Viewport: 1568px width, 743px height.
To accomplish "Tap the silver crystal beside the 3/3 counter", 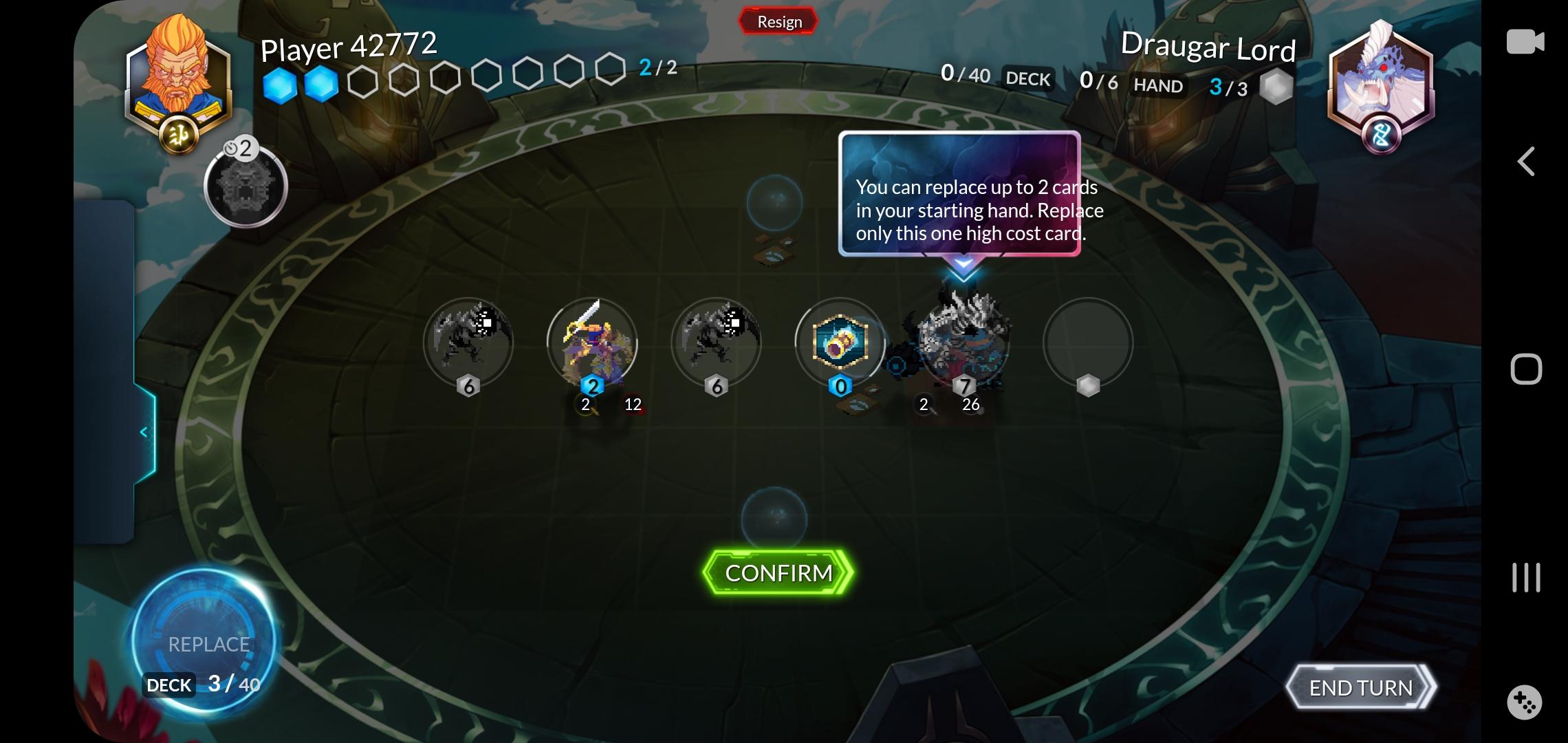I will (x=1276, y=85).
